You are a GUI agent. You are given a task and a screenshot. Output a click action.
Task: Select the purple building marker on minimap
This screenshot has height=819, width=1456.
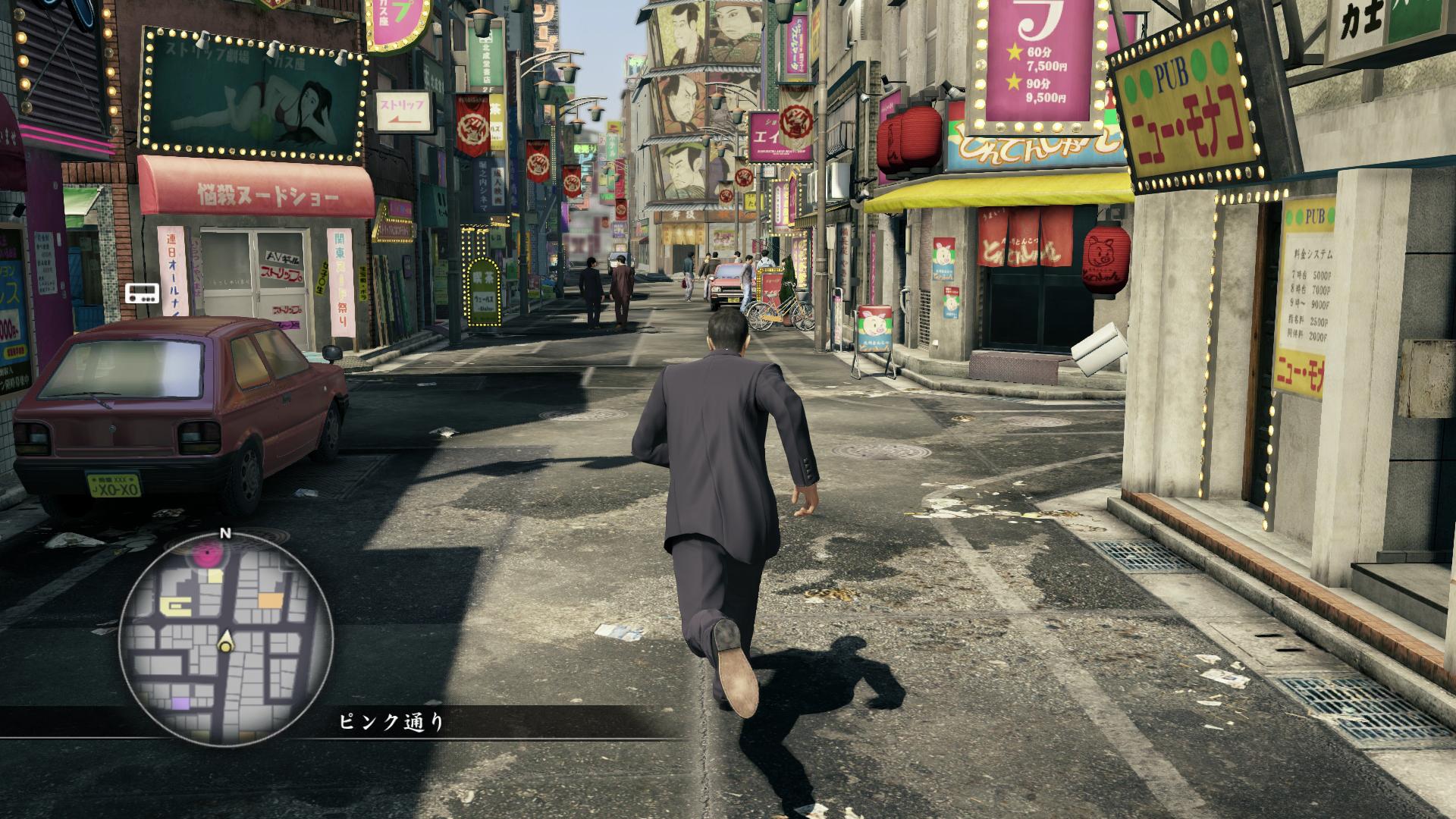point(180,704)
